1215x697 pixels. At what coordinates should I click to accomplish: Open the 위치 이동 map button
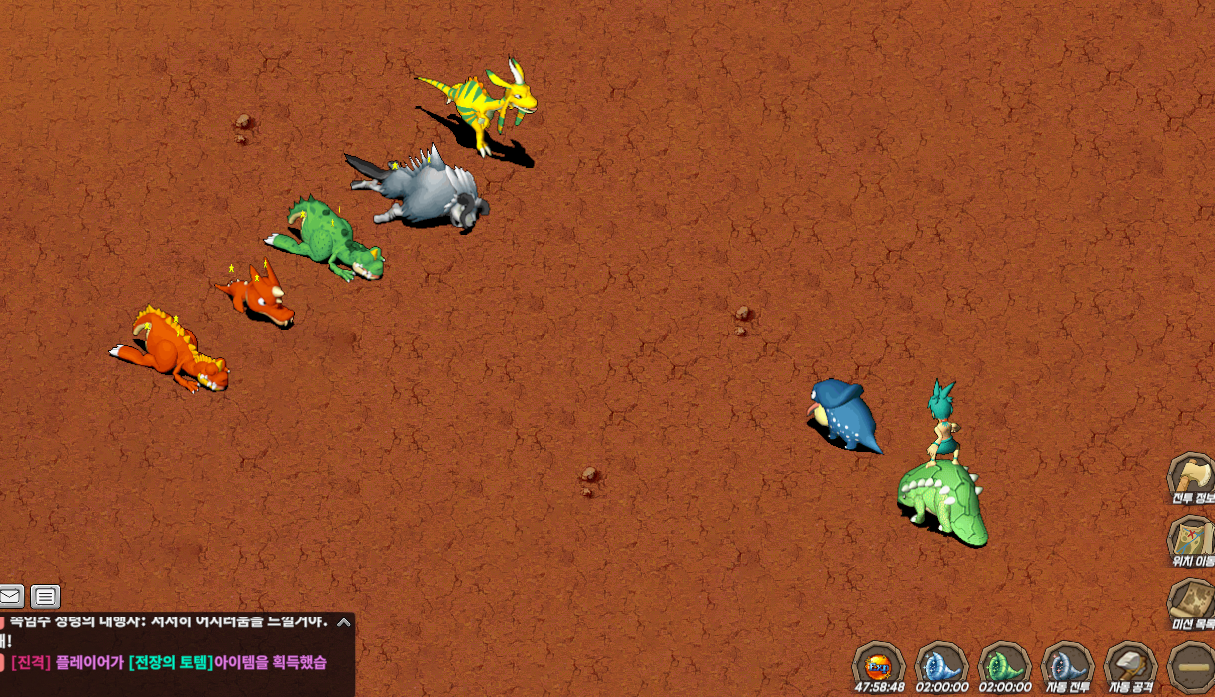[1190, 538]
